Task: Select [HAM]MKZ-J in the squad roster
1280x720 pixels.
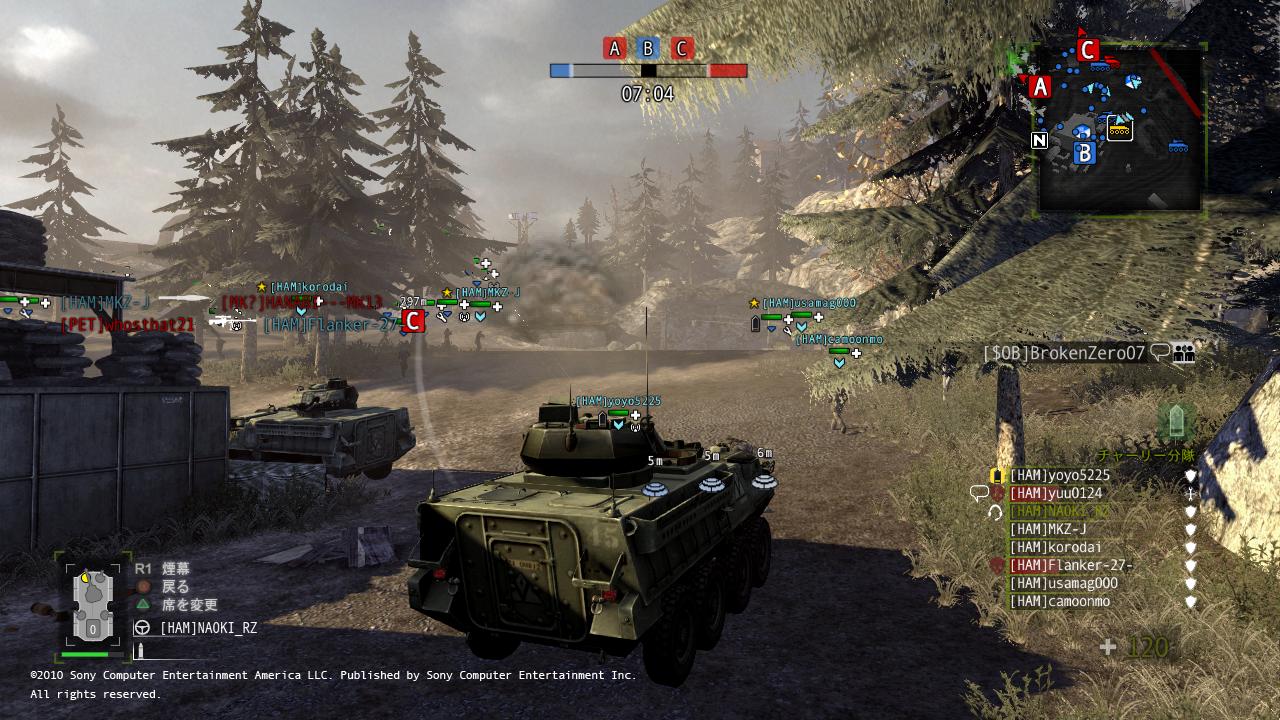Action: point(1048,530)
